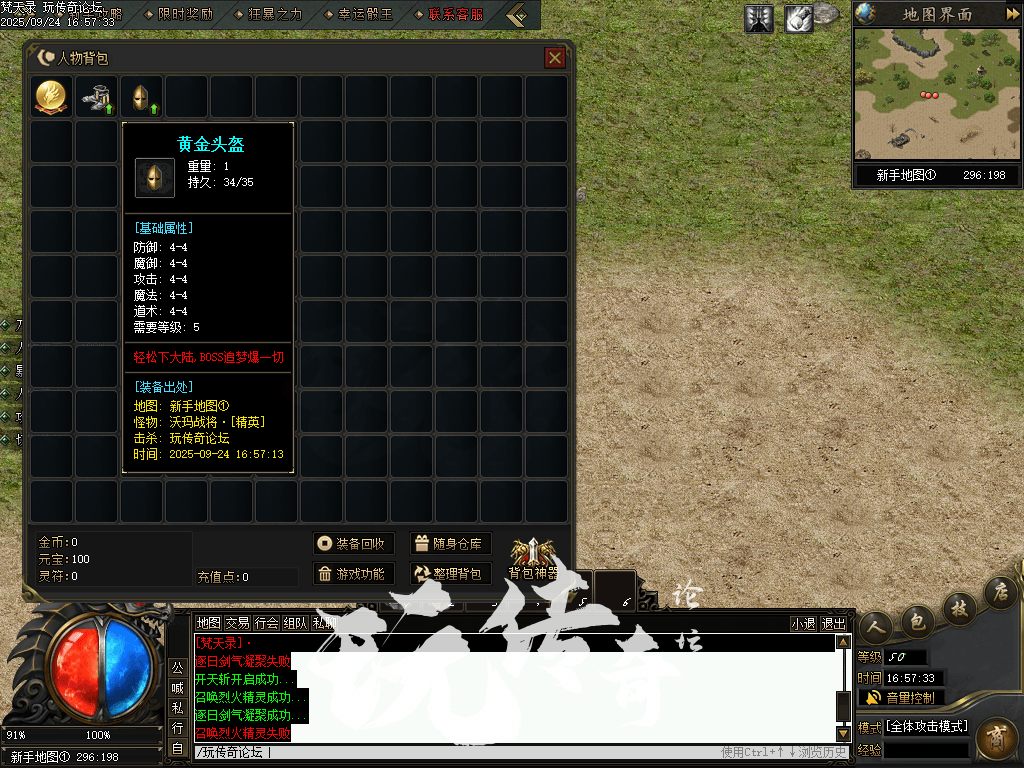Image resolution: width=1024 pixels, height=768 pixels.
Task: Select the golden emblem item in the first slot
Action: [52, 97]
